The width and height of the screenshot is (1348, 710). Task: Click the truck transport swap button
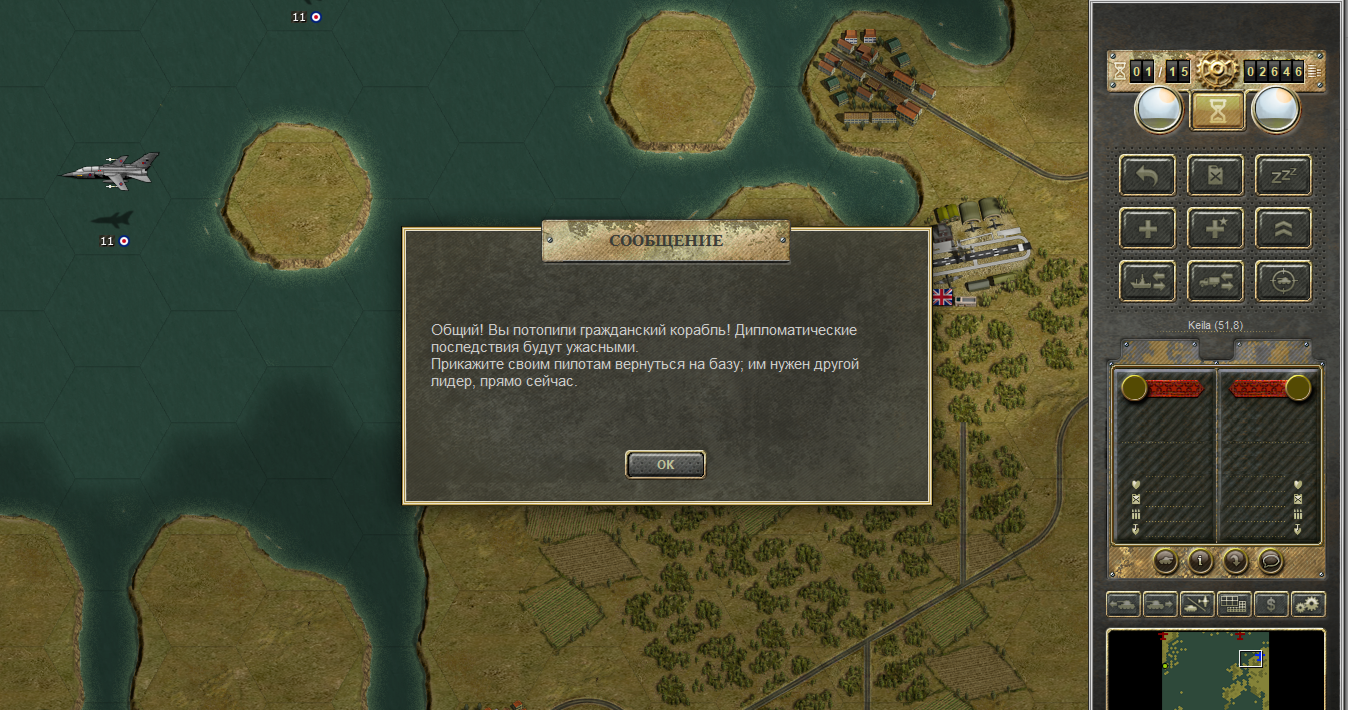click(1215, 281)
